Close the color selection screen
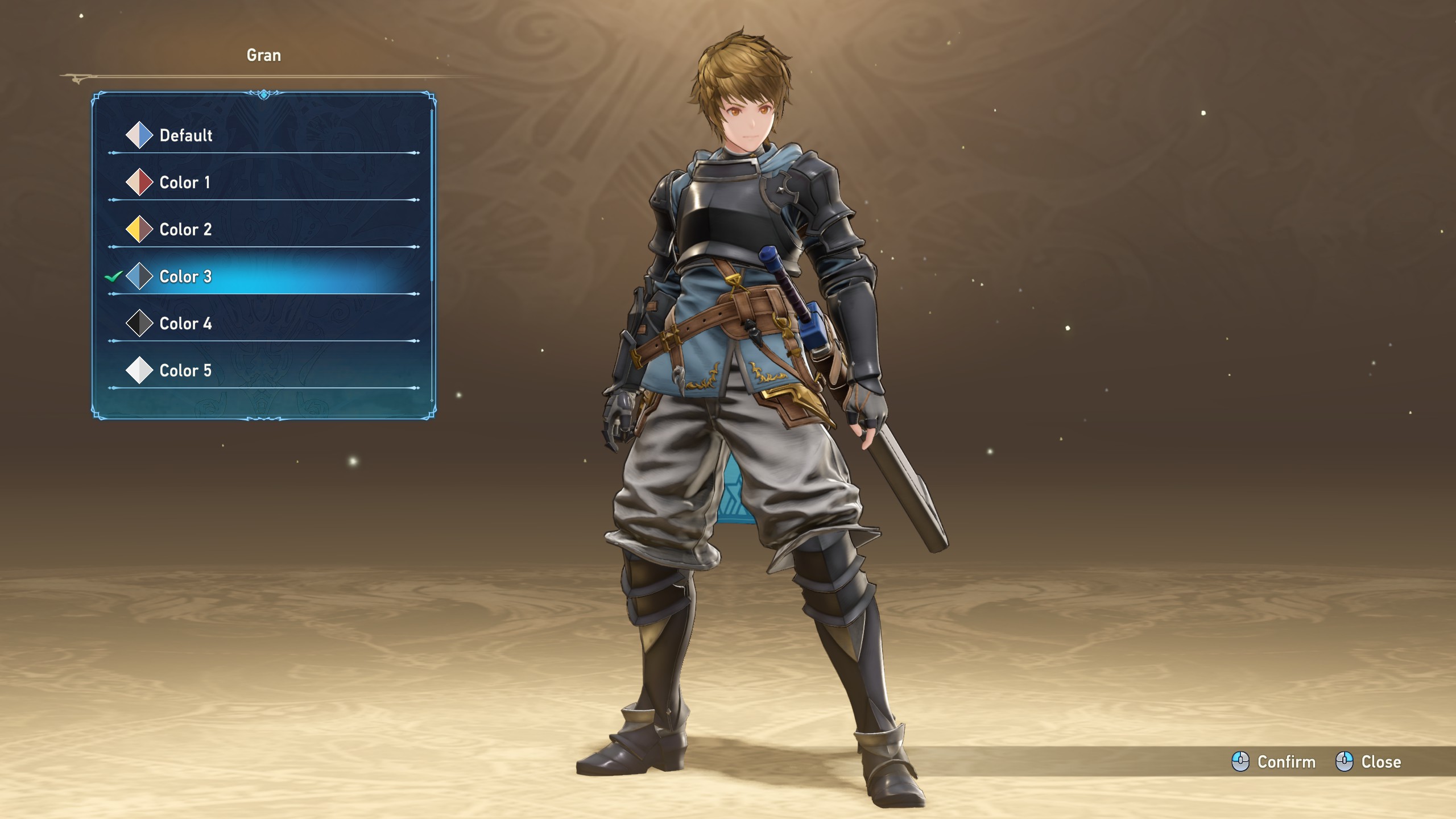Screen dimensions: 1456x819 point(1368,762)
